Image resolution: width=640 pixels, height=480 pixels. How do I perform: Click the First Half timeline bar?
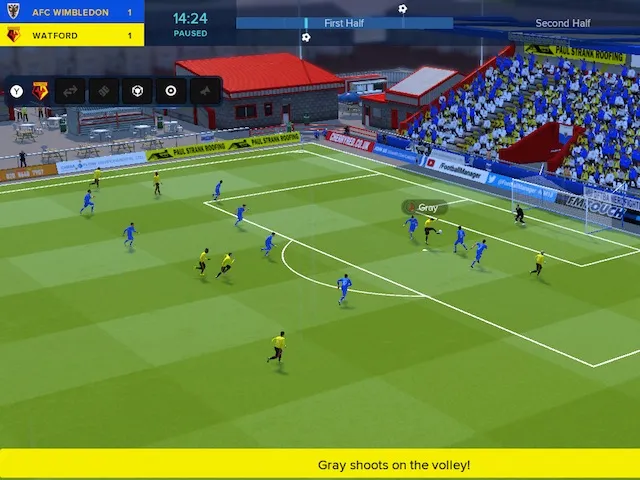(344, 22)
